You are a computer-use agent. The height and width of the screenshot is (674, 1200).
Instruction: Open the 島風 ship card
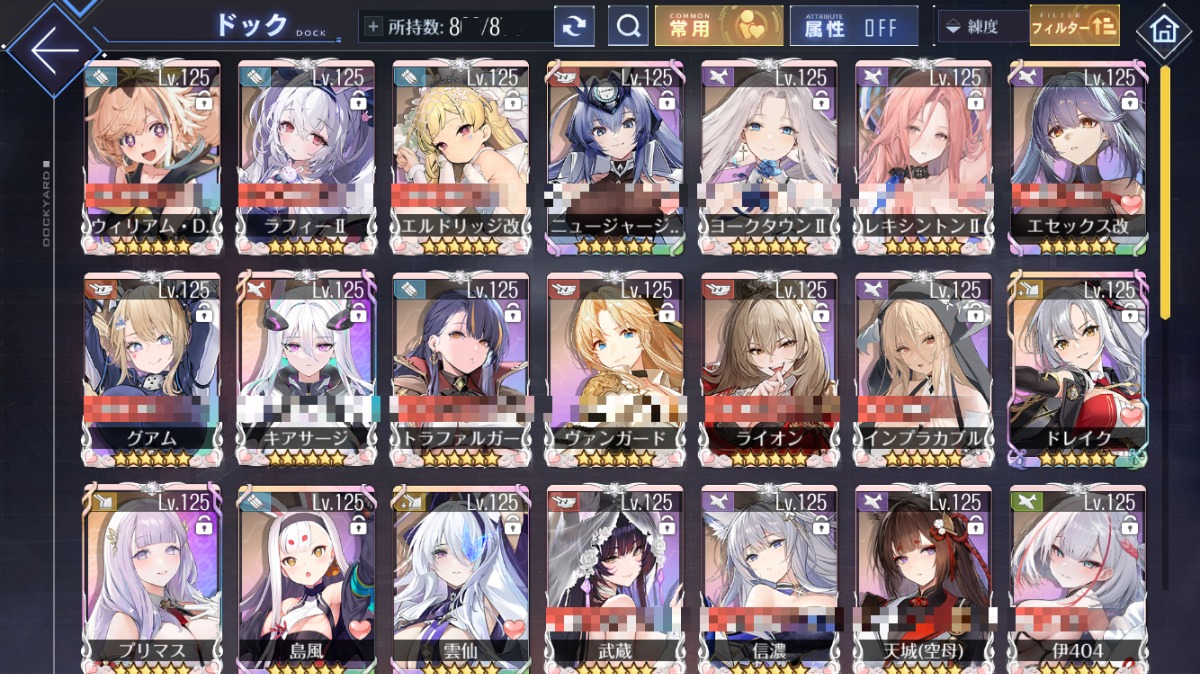click(306, 578)
